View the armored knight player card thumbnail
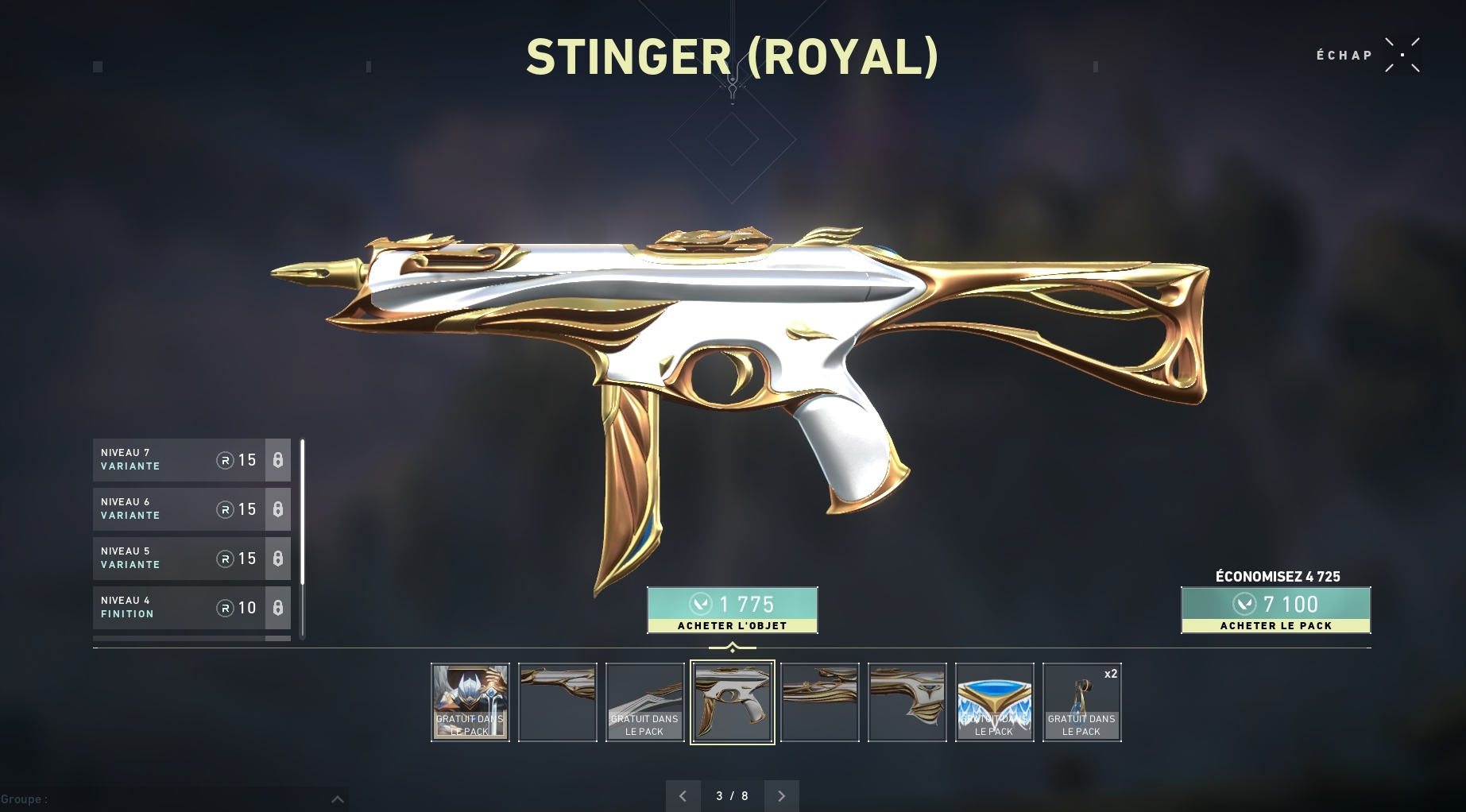 tap(470, 702)
